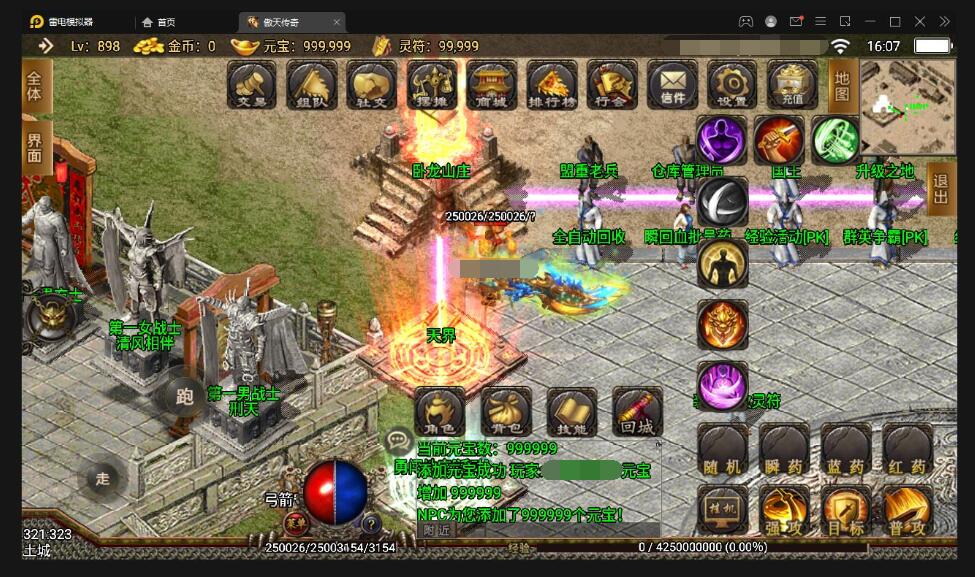Open the 交易 trade menu

252,84
